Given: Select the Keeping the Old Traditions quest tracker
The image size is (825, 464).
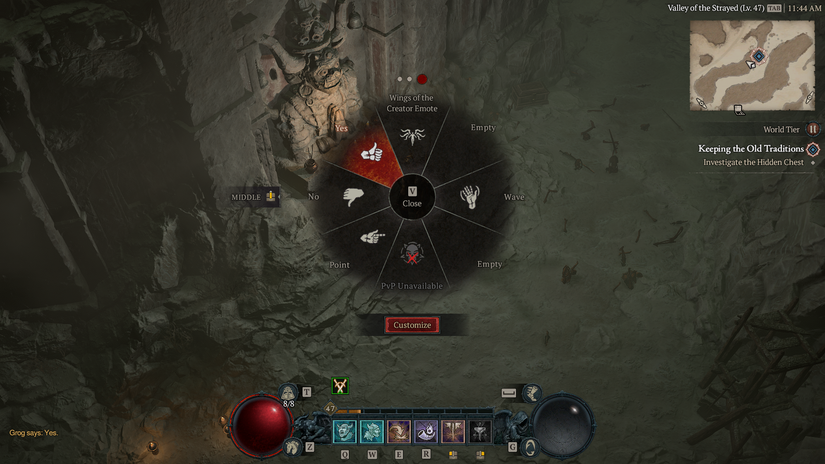Looking at the screenshot, I should (x=750, y=149).
